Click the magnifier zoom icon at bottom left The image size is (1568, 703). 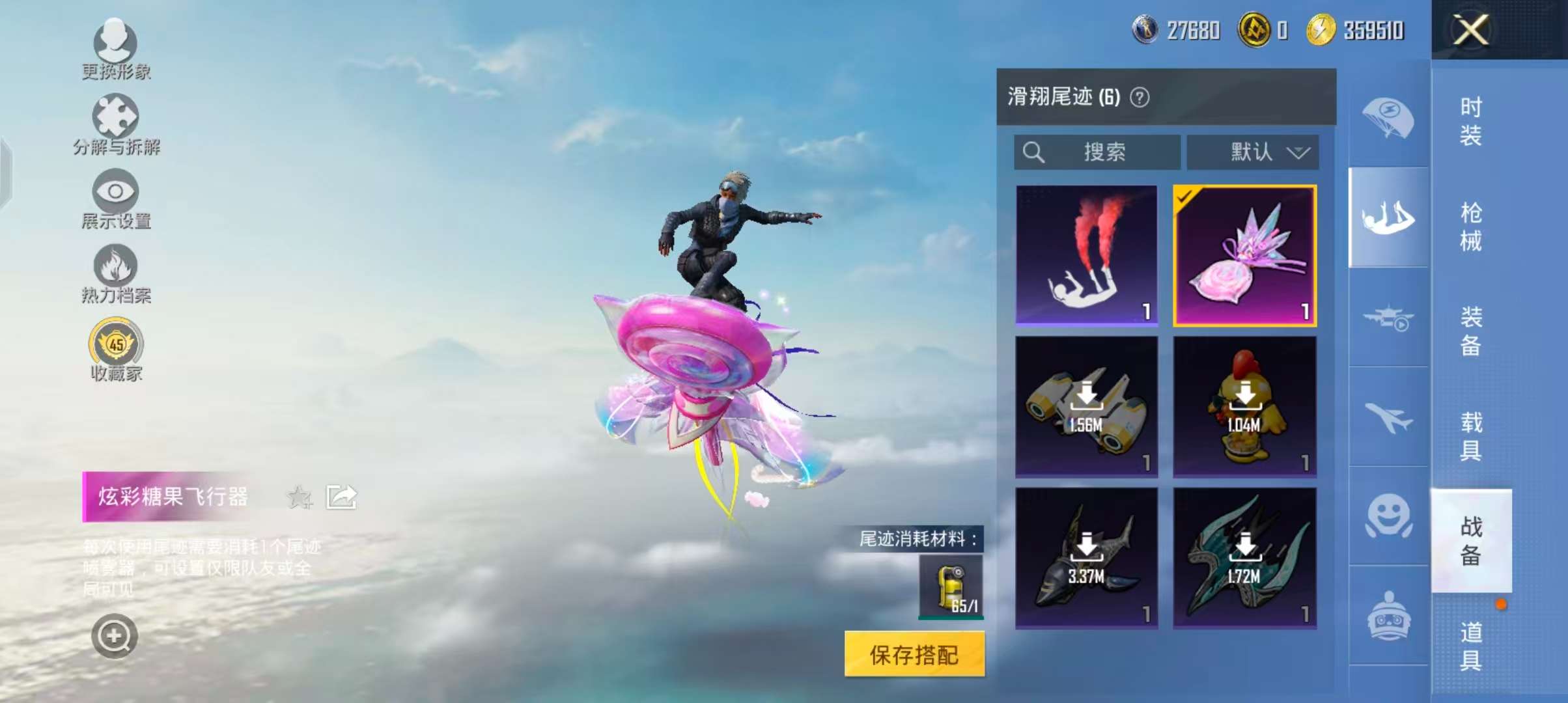114,637
